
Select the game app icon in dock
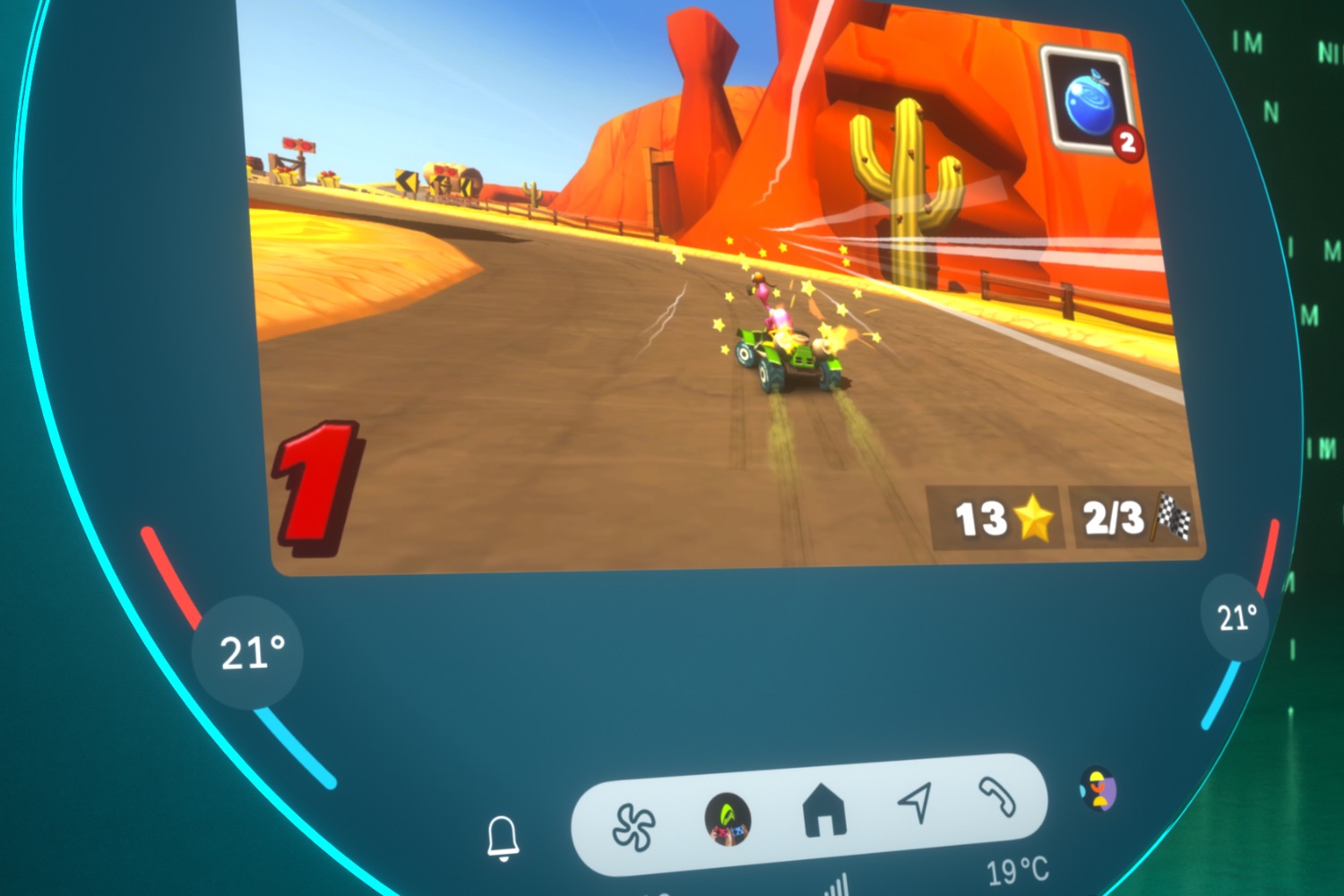click(728, 819)
